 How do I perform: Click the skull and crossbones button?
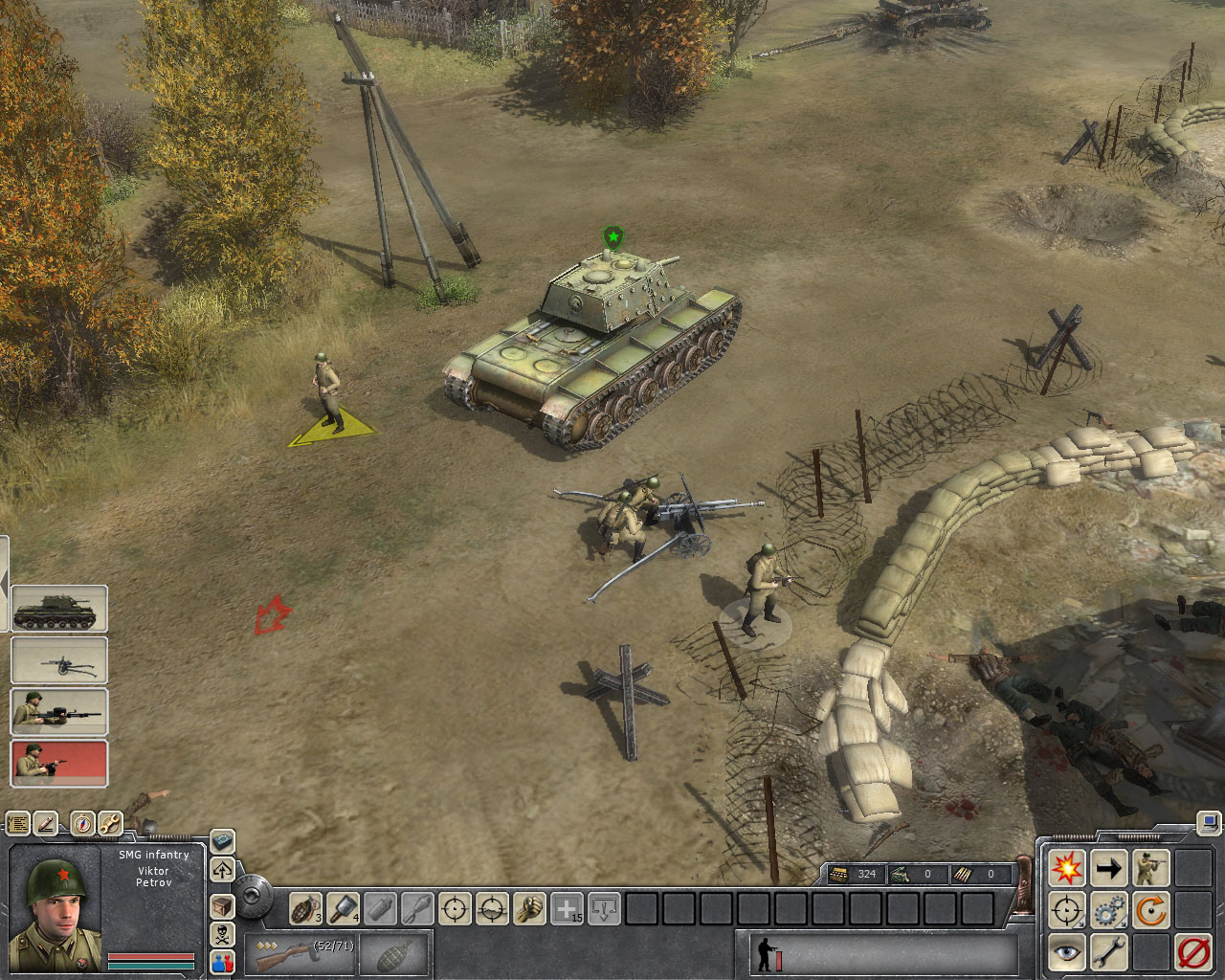click(222, 933)
